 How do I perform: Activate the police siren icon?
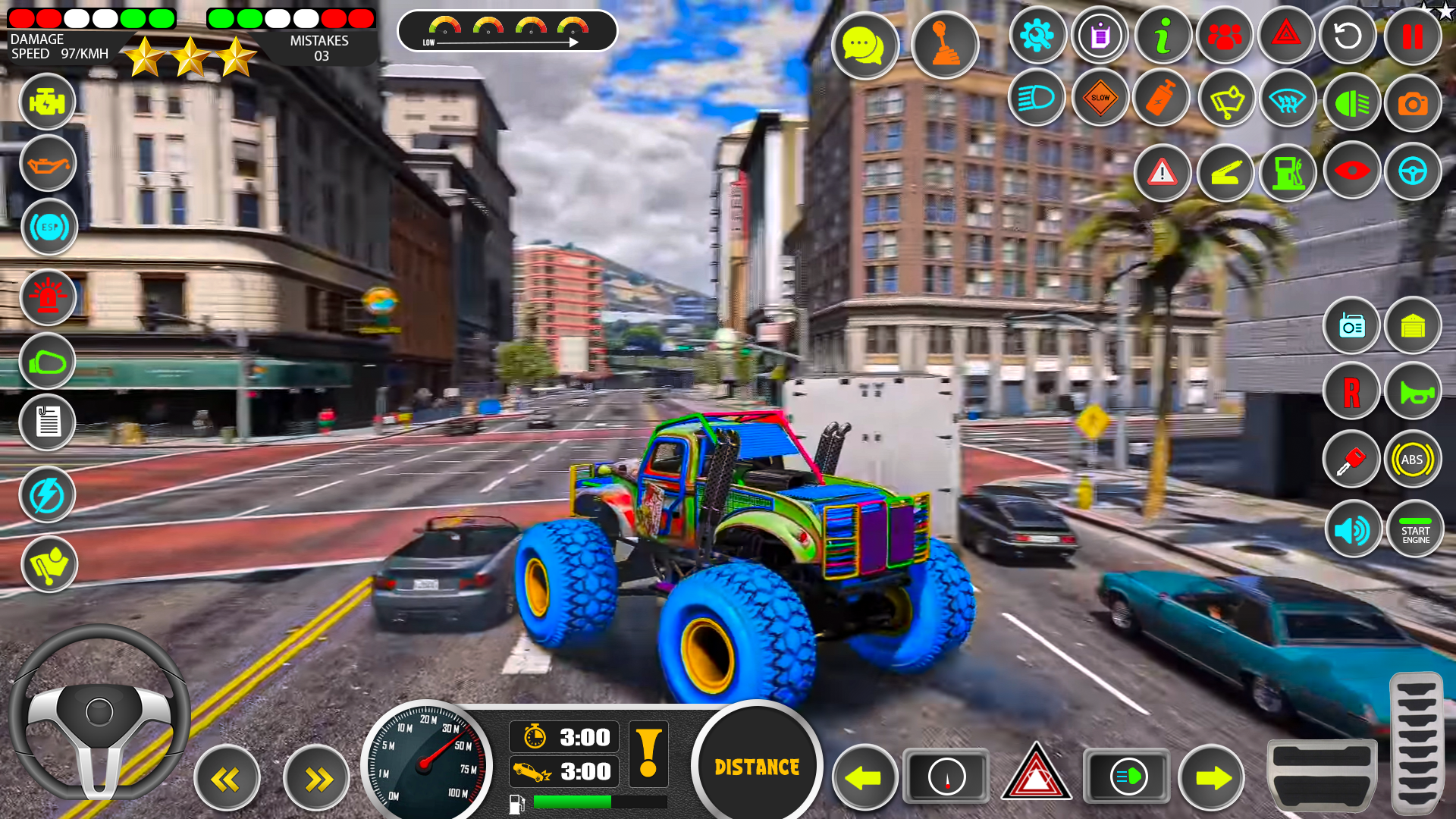[x=47, y=298]
